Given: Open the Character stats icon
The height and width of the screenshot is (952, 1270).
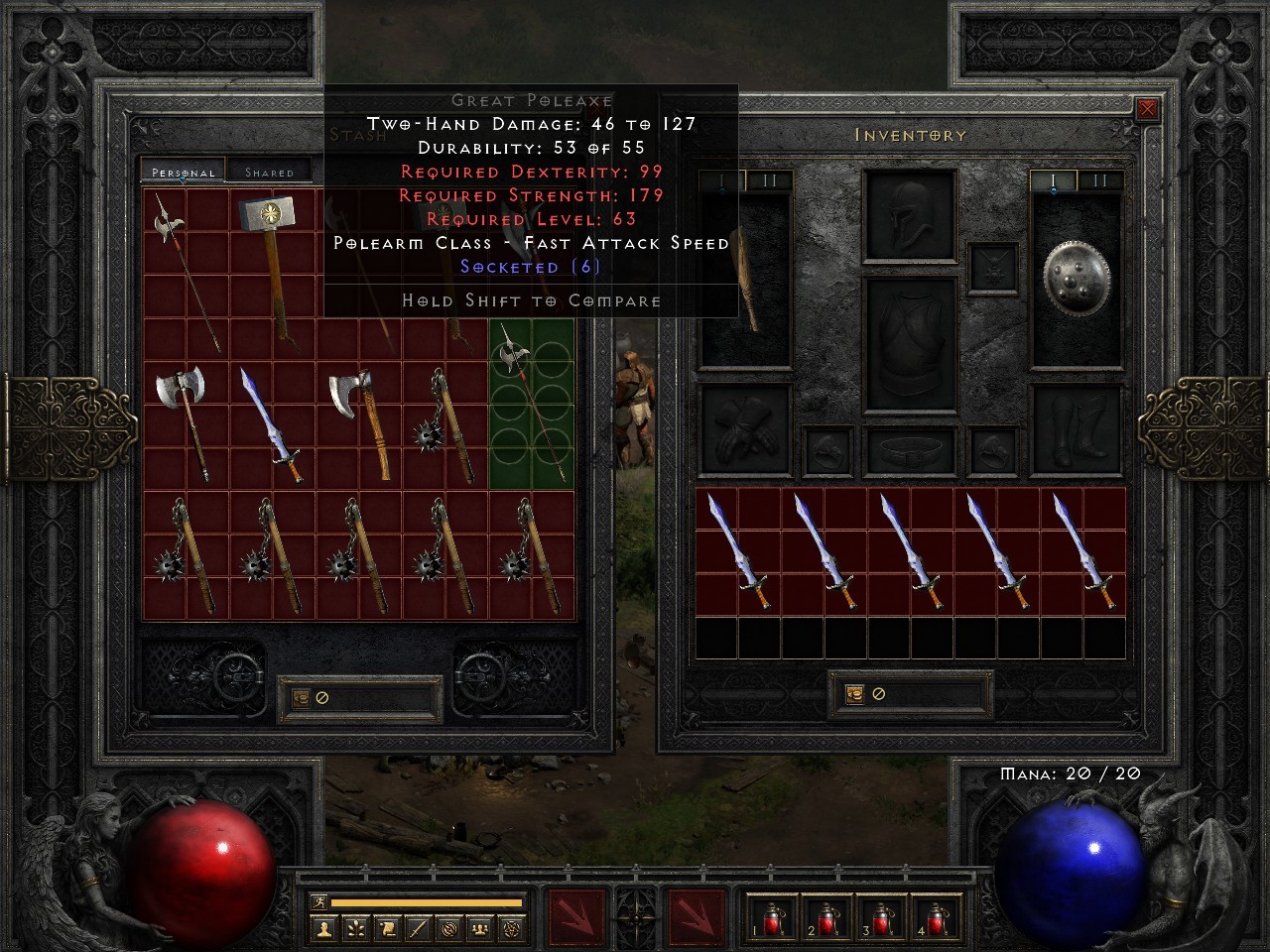Looking at the screenshot, I should click(x=322, y=927).
